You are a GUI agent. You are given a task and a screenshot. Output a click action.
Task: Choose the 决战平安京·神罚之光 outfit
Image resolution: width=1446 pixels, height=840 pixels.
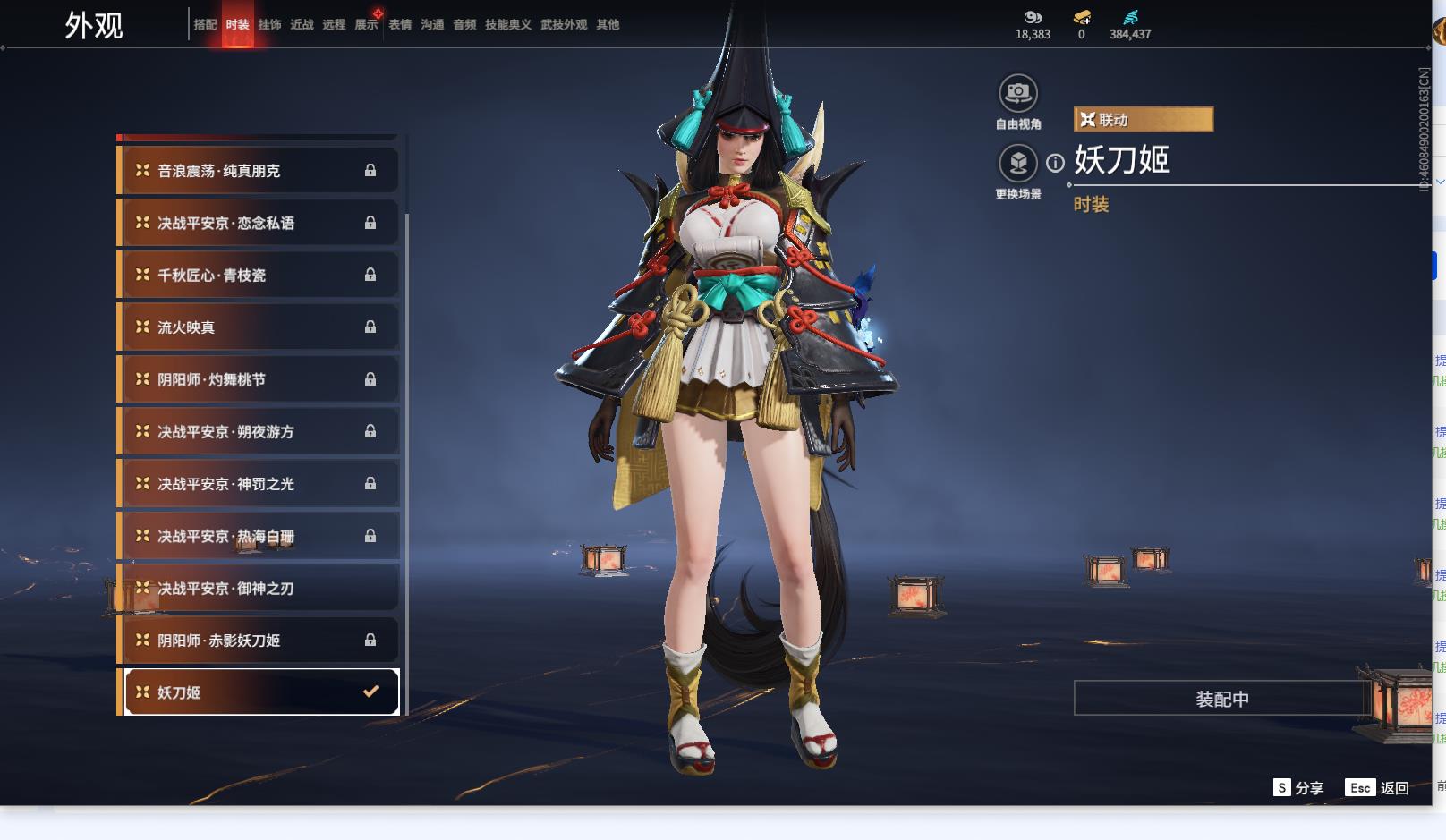coord(258,484)
